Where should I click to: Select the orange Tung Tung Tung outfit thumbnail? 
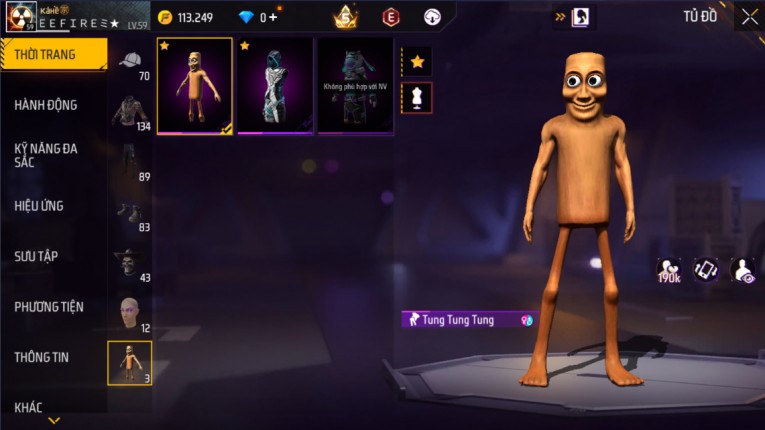click(195, 86)
